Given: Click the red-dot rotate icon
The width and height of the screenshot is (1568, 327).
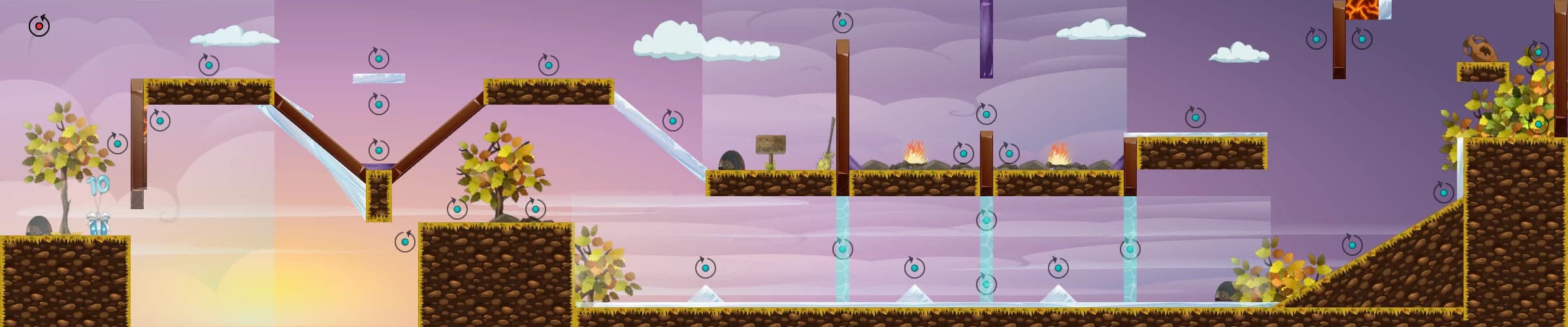Looking at the screenshot, I should coord(39,26).
